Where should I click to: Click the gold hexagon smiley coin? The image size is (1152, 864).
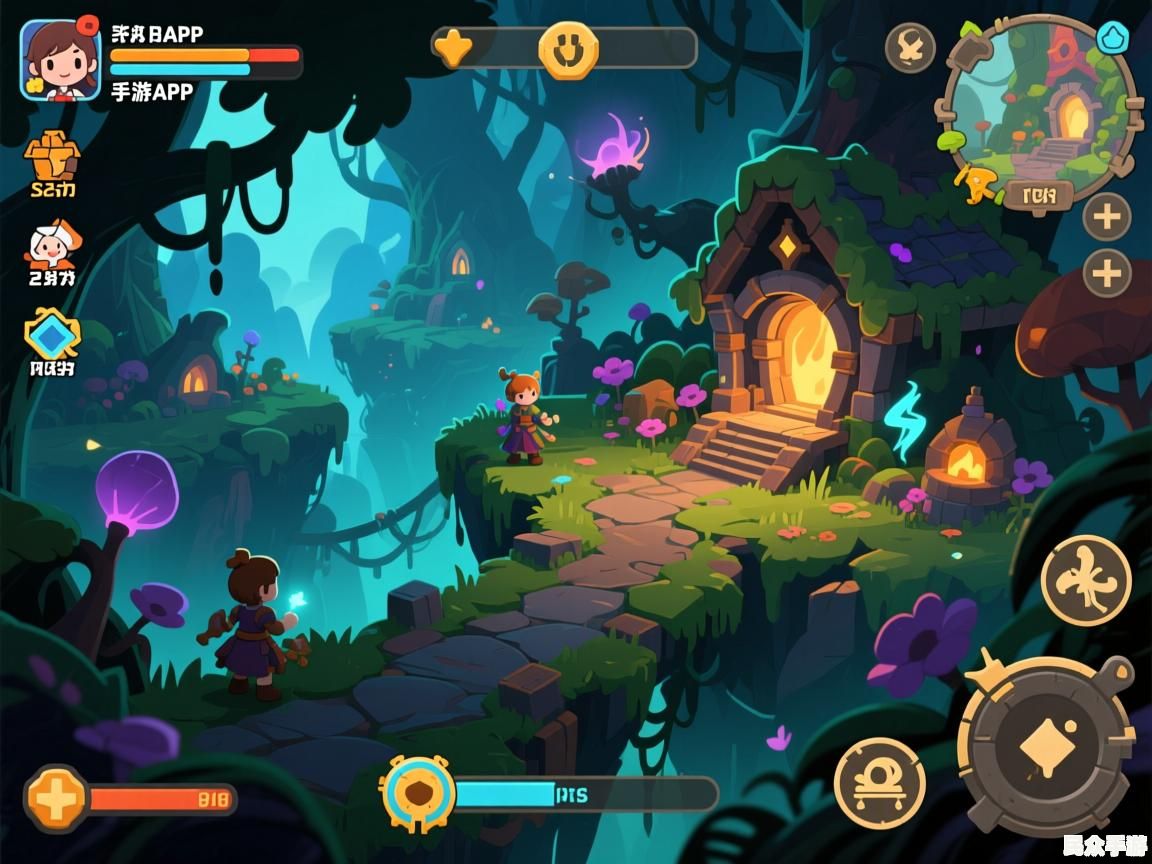point(568,49)
